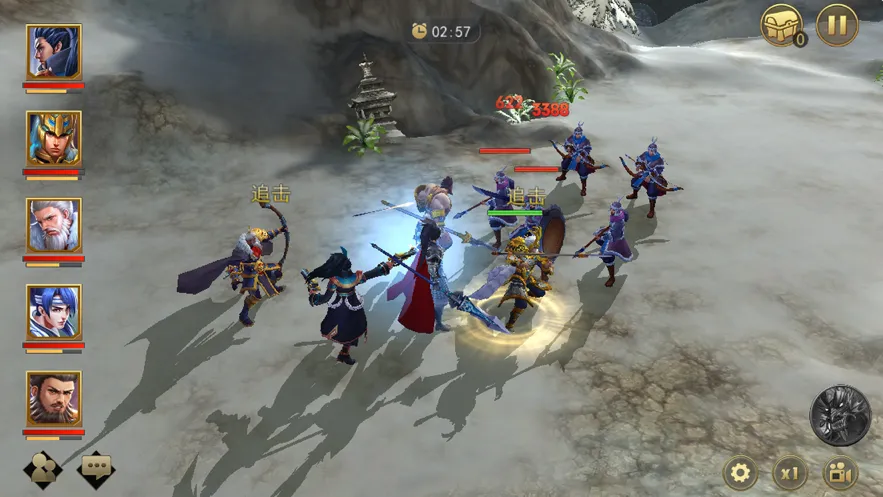Switch the camera view mode
Screen dimensions: 883x497
(x=840, y=472)
